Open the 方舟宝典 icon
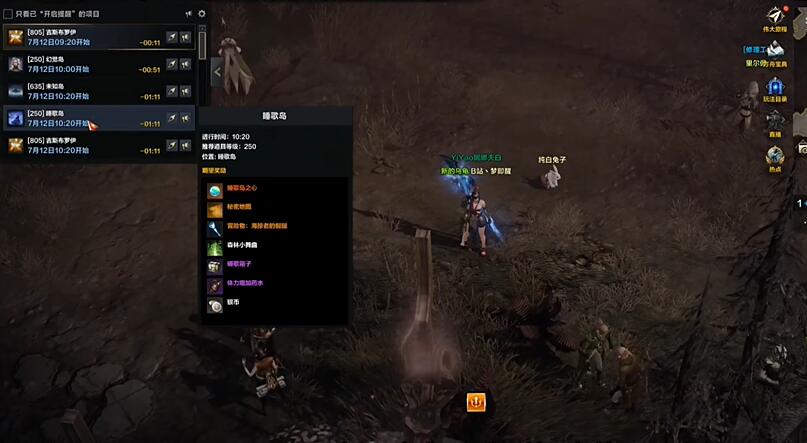The image size is (807, 443). point(775,48)
